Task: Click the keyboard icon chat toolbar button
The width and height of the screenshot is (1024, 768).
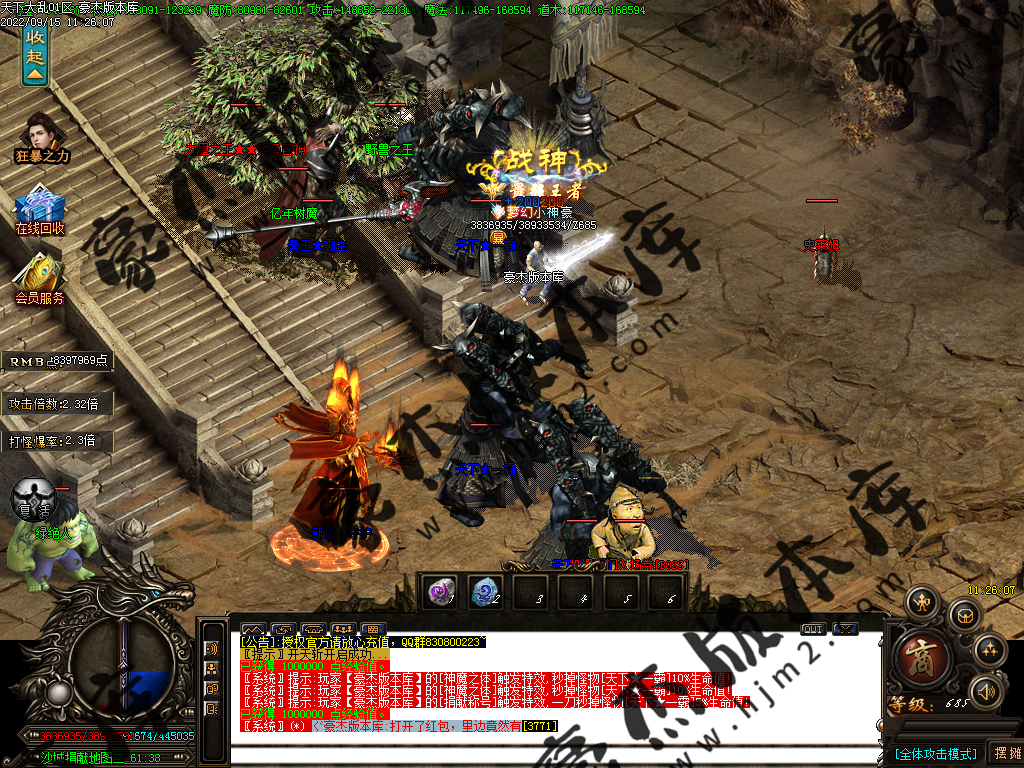Action: pos(313,630)
